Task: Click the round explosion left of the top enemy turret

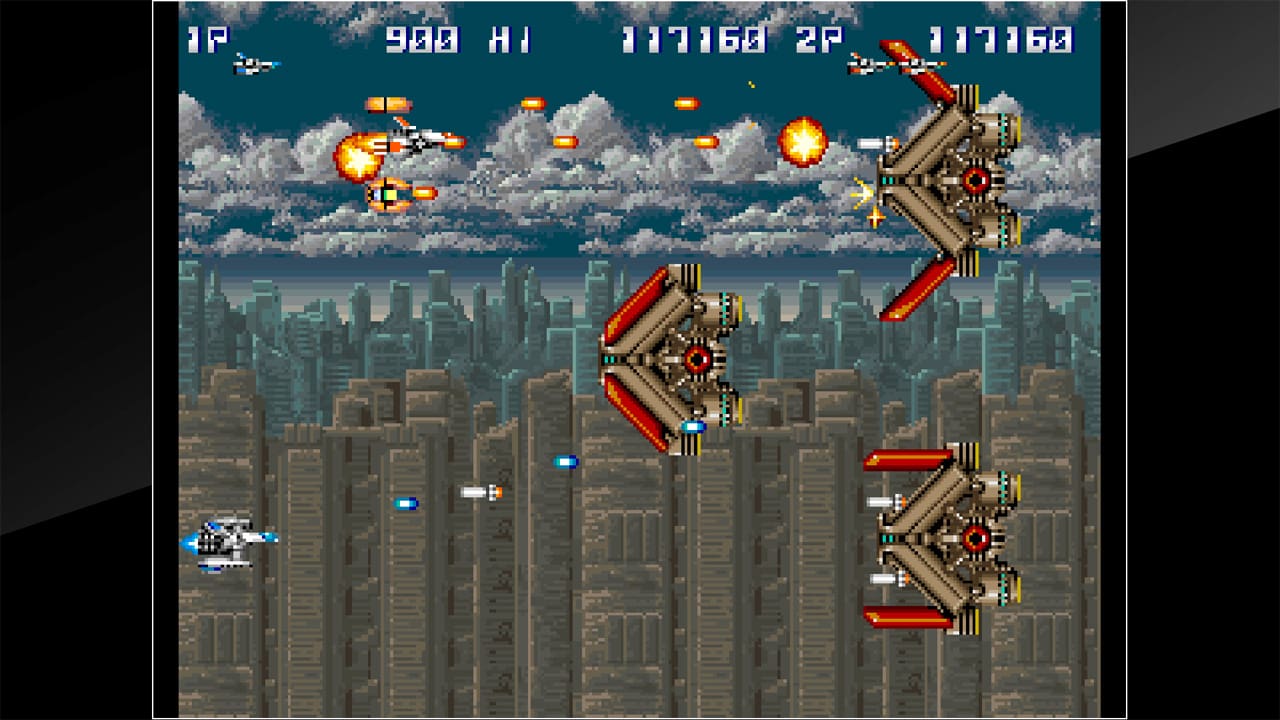Action: 803,140
